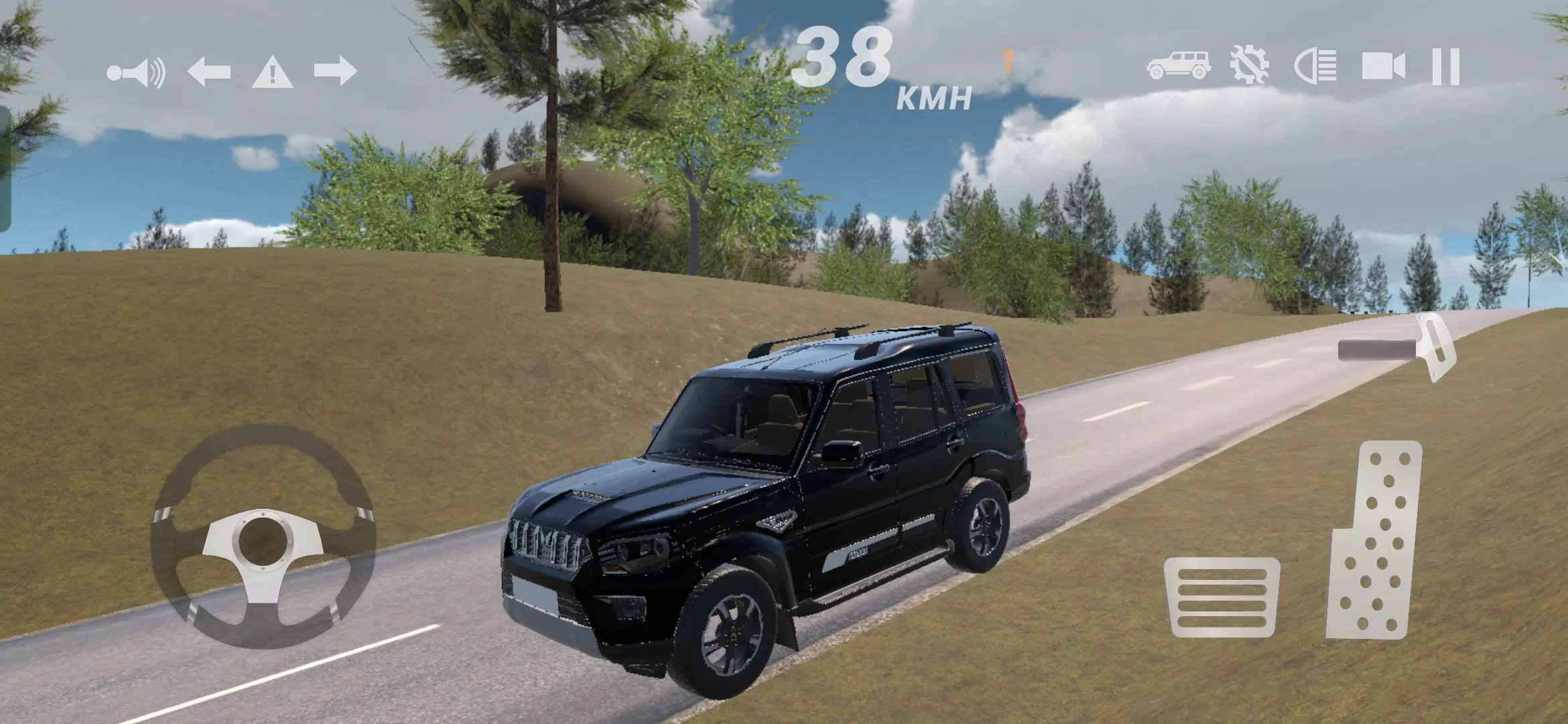The image size is (1568, 724).
Task: Tap the brake pedal
Action: (1222, 597)
